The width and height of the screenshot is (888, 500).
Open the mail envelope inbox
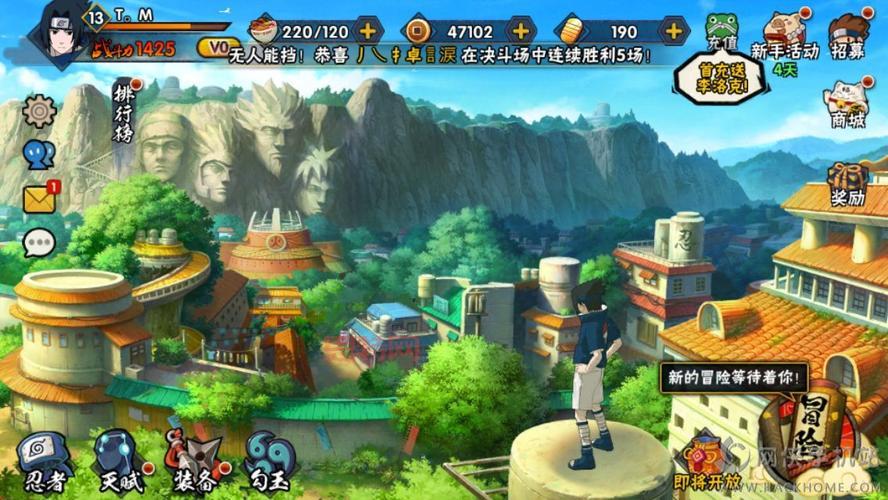click(x=39, y=198)
